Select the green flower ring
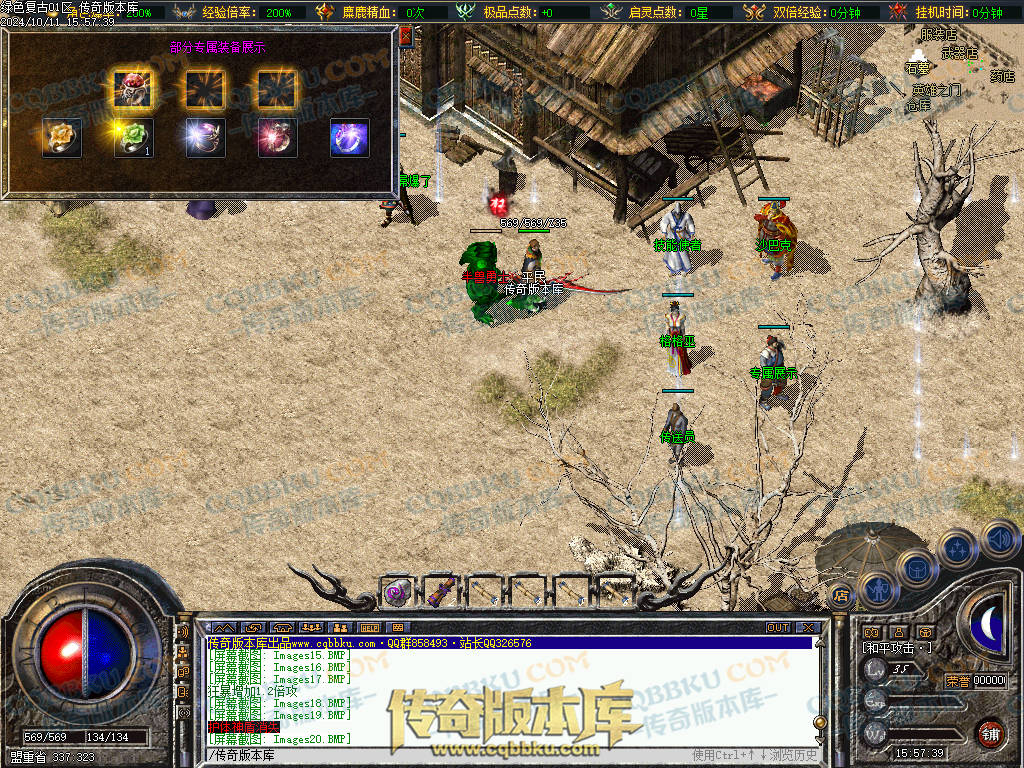 (x=133, y=137)
